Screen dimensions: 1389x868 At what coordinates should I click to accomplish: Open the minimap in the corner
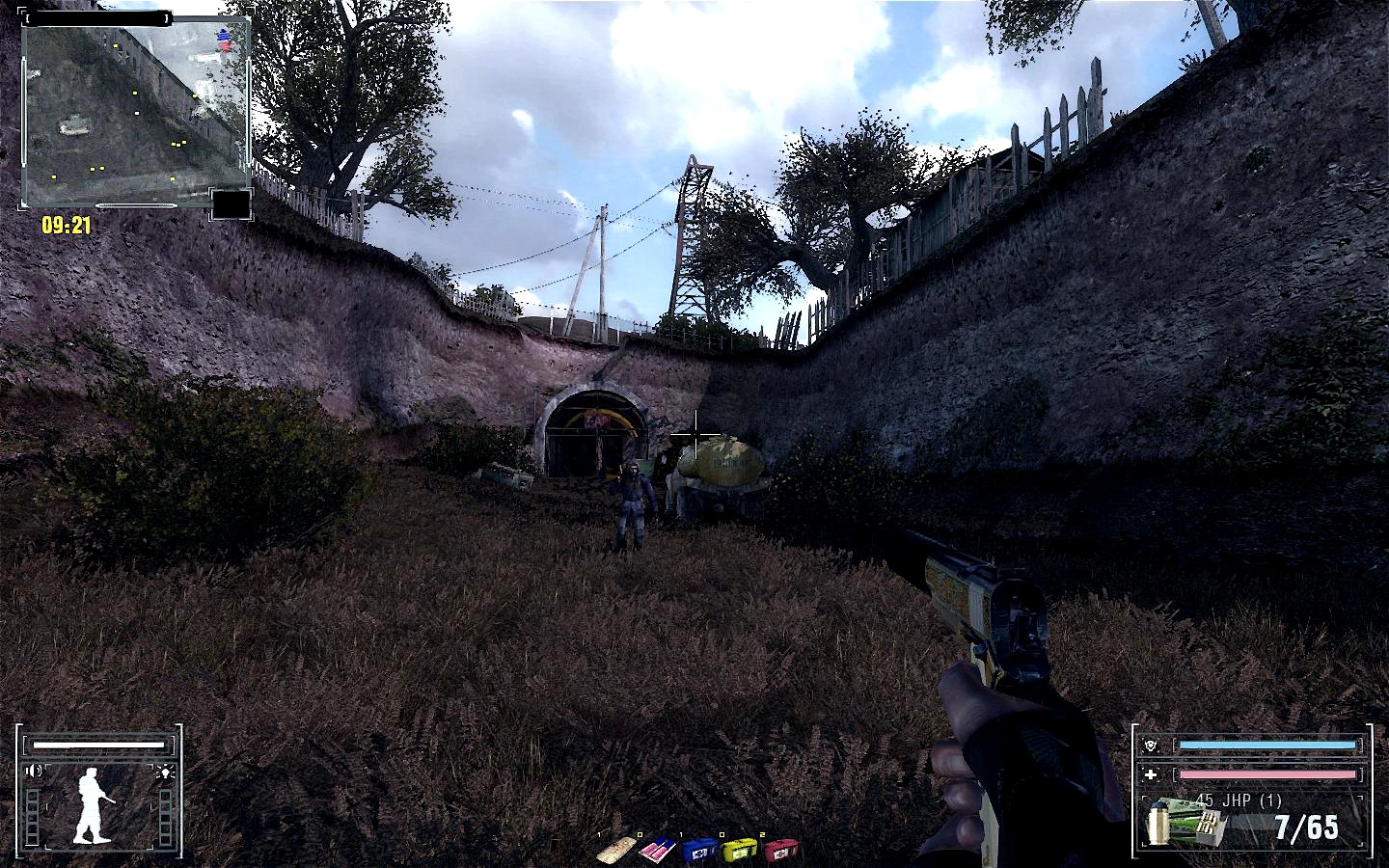(133, 114)
